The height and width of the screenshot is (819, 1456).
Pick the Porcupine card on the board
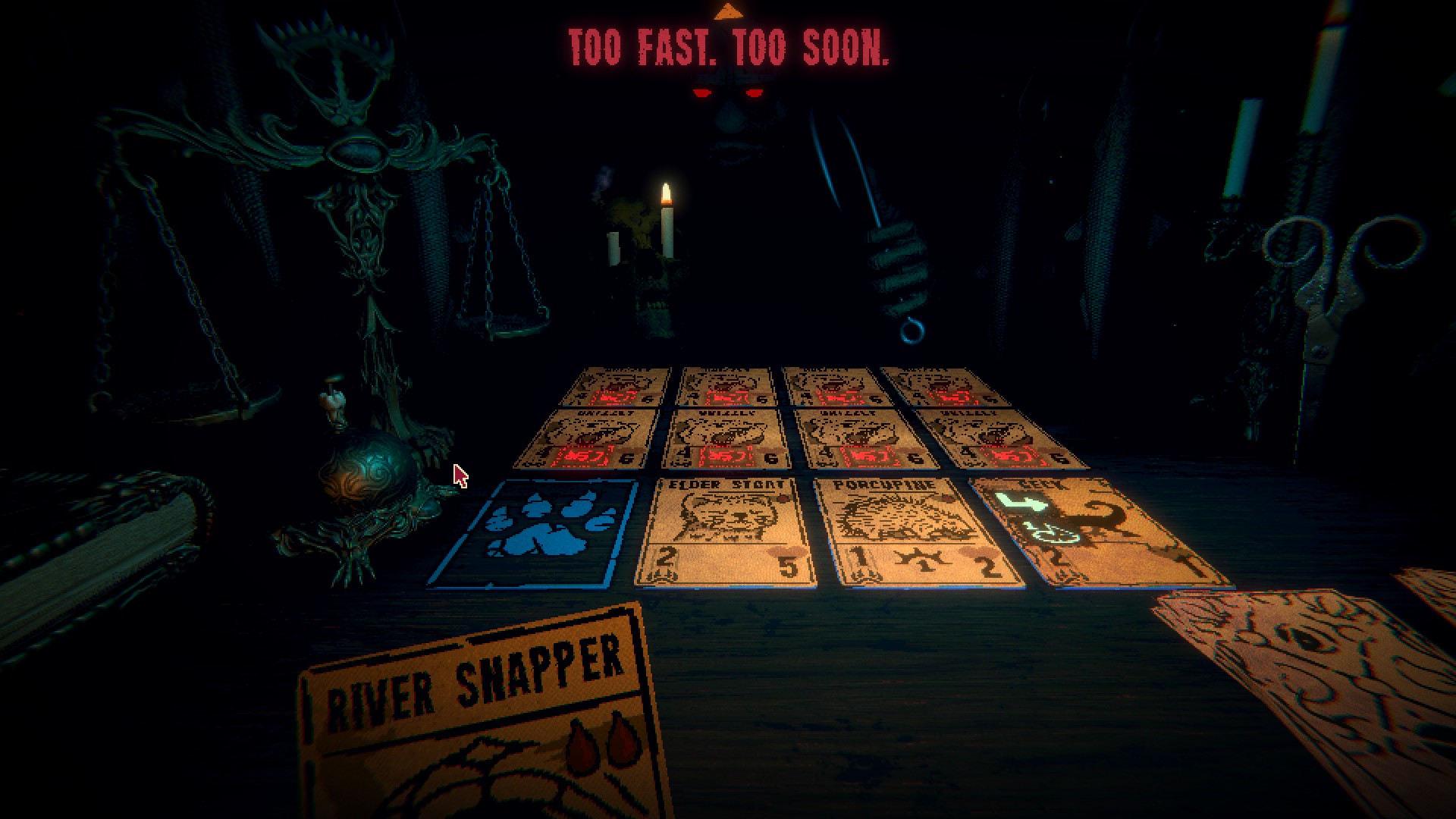click(918, 532)
